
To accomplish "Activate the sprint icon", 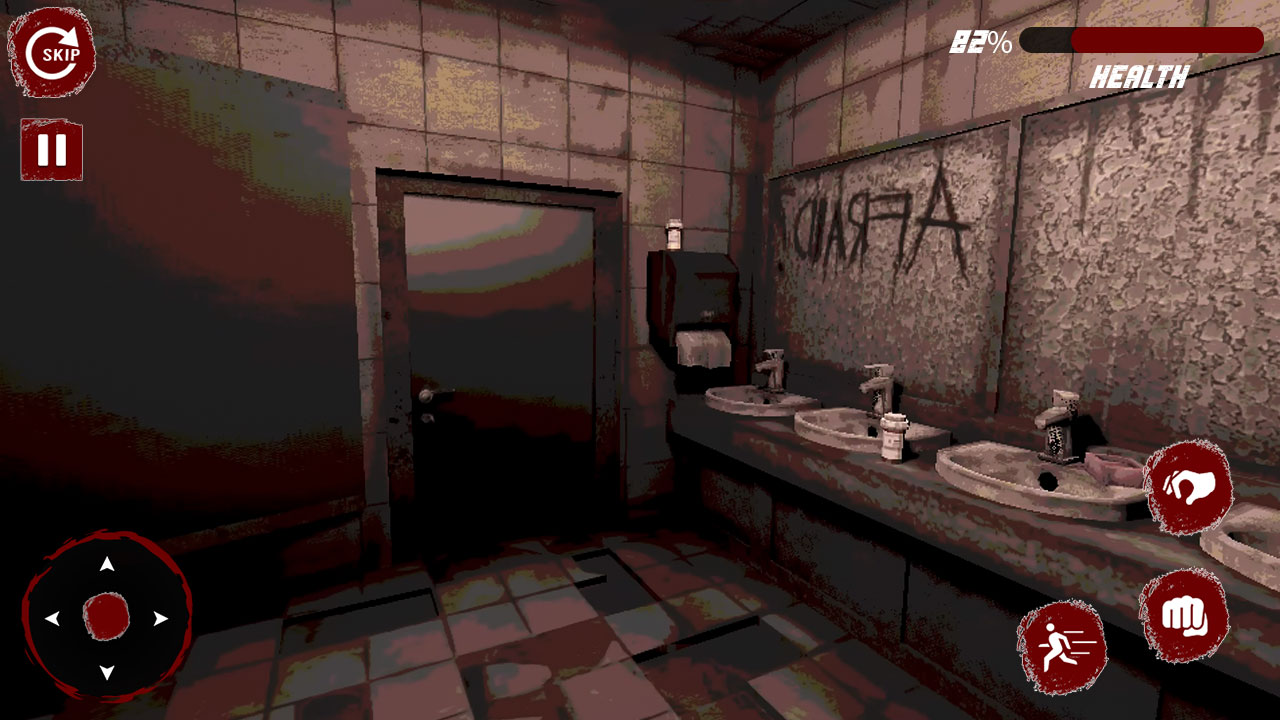I will pos(1062,648).
